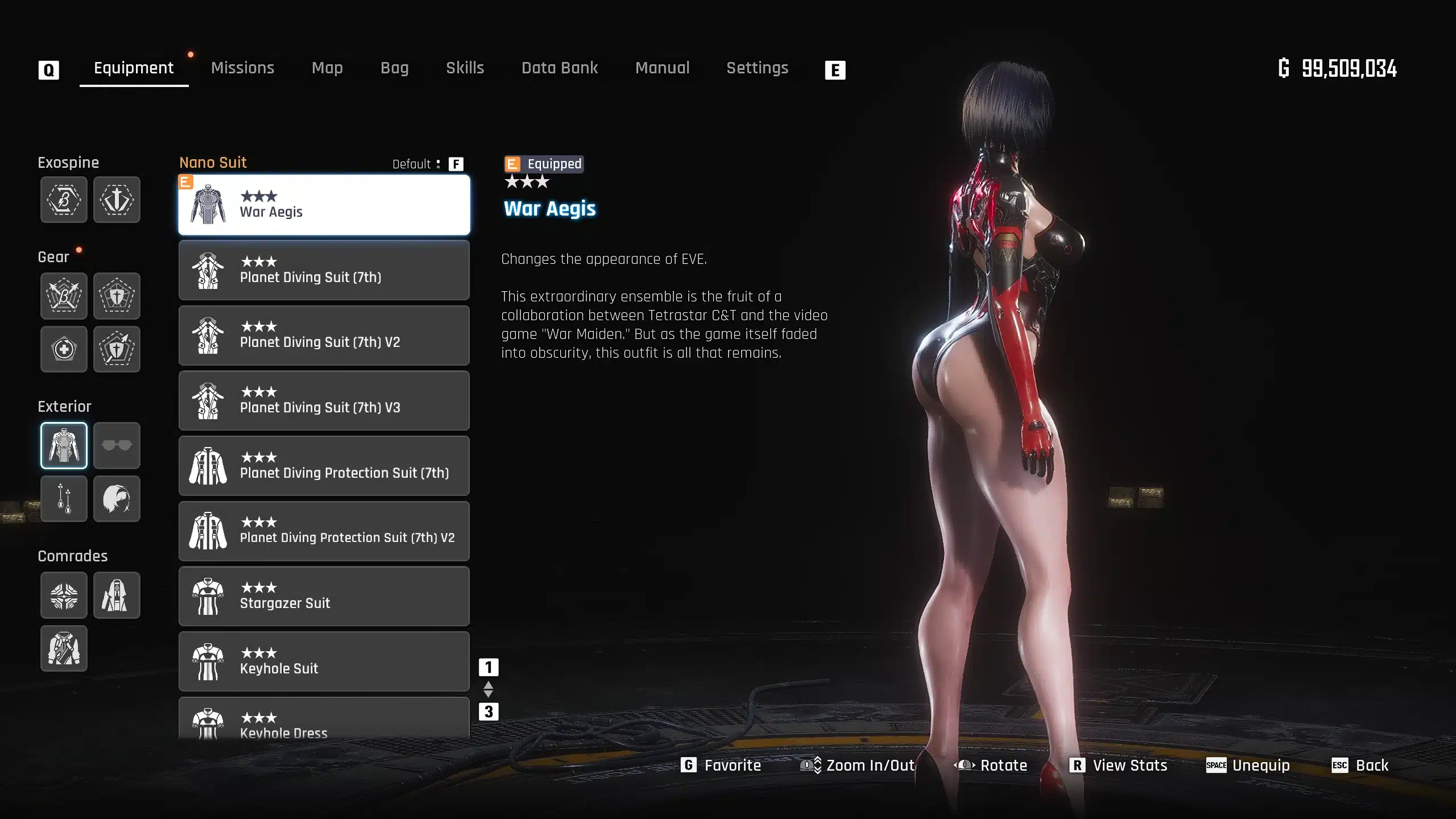Select the Skills tab
1456x819 pixels.
pyautogui.click(x=465, y=68)
